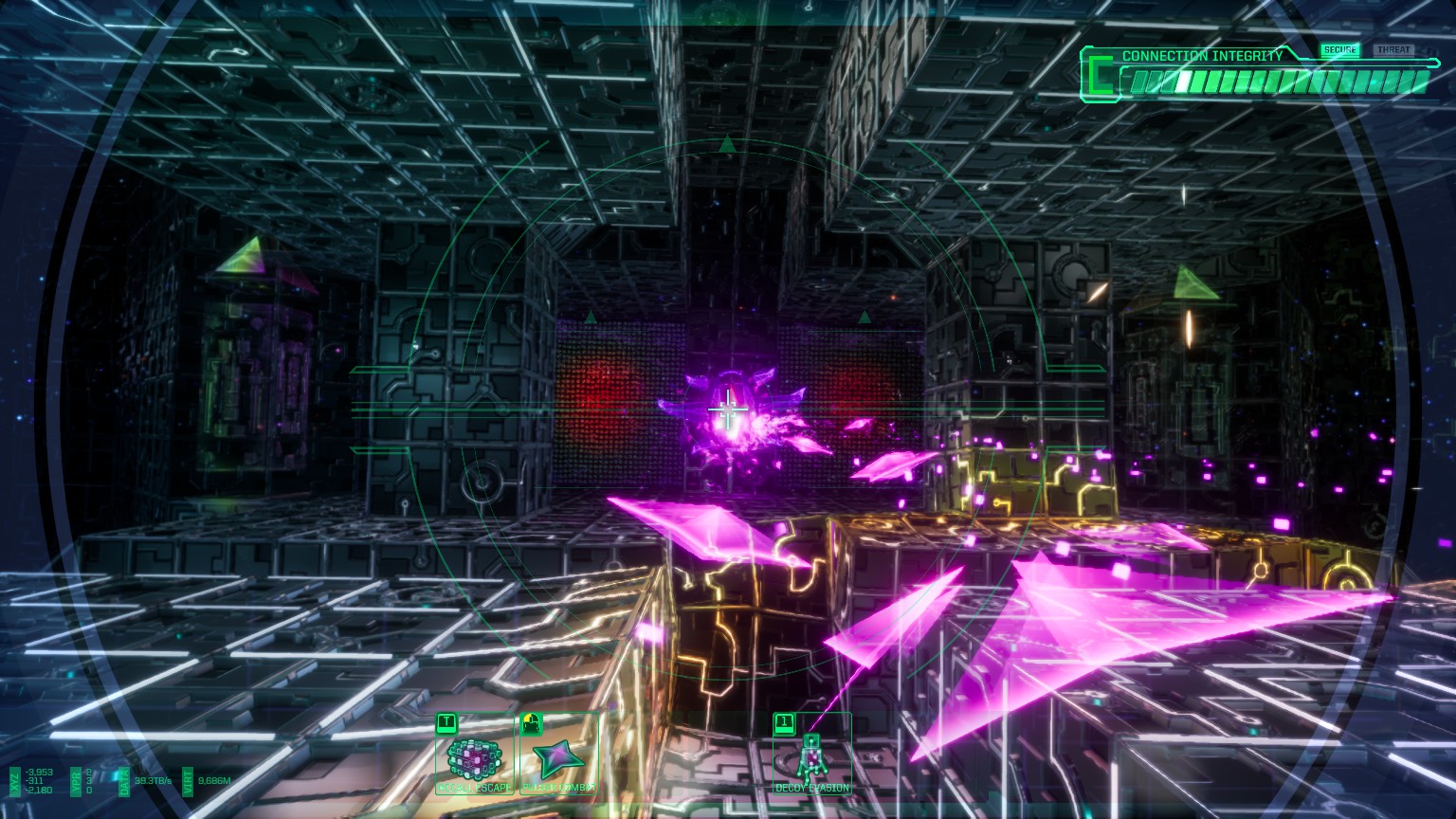The image size is (1456, 819).
Task: Activate the Pulser Combat star icon
Action: tap(558, 756)
